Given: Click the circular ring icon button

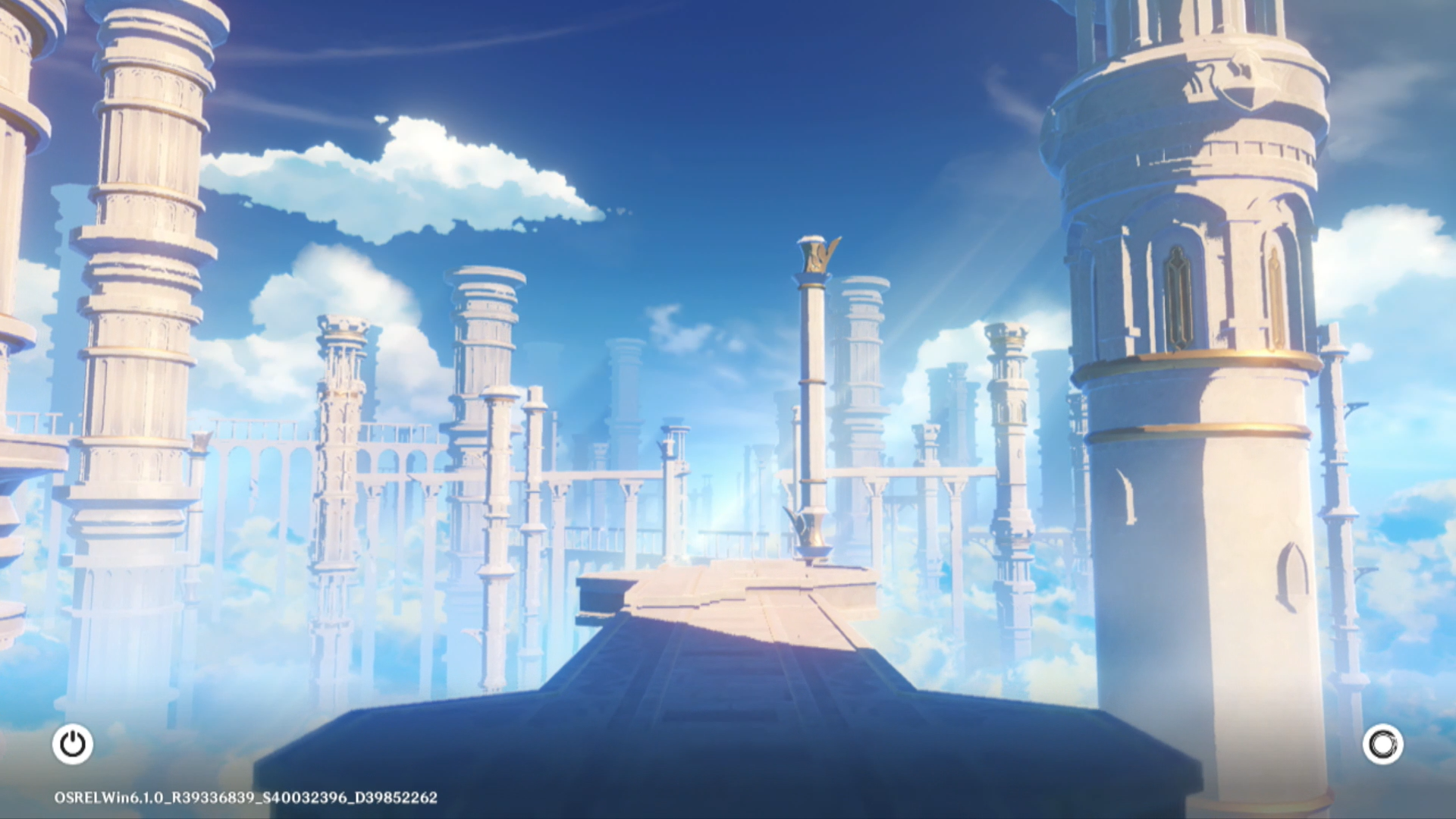Looking at the screenshot, I should click(x=1382, y=744).
